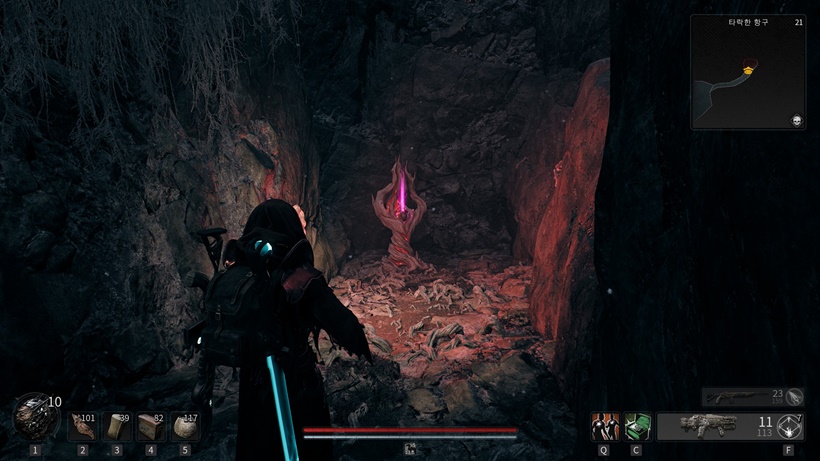Use the consumable with 101 count
Image resolution: width=820 pixels, height=461 pixels.
coord(83,427)
